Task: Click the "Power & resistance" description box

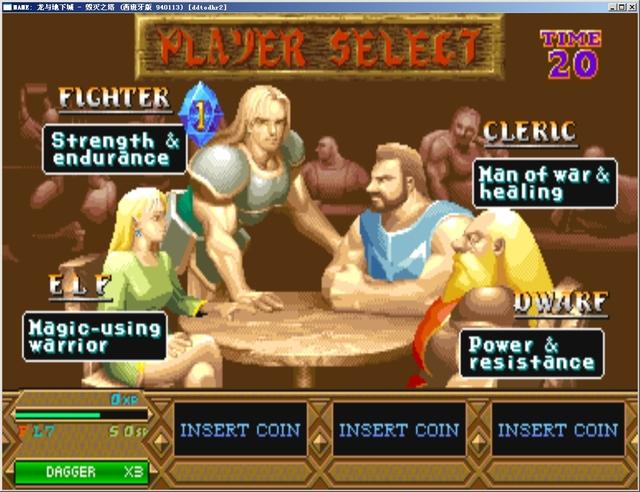Action: [531, 353]
